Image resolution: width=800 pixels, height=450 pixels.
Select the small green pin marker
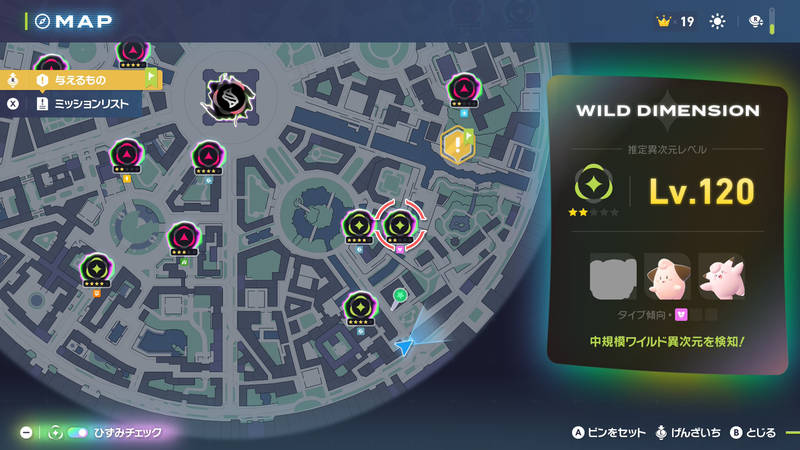tap(400, 295)
